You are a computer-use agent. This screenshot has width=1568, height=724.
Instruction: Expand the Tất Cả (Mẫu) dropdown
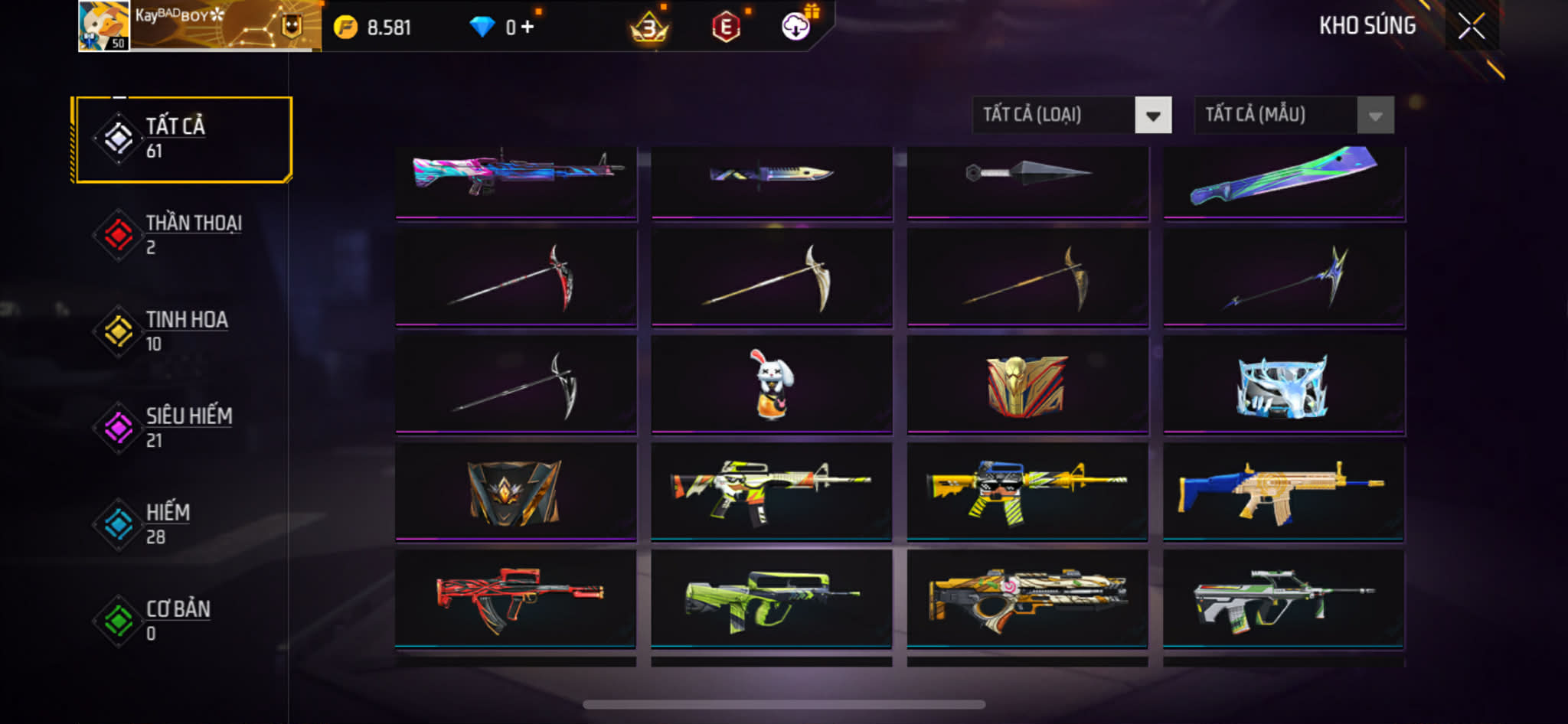[1293, 116]
